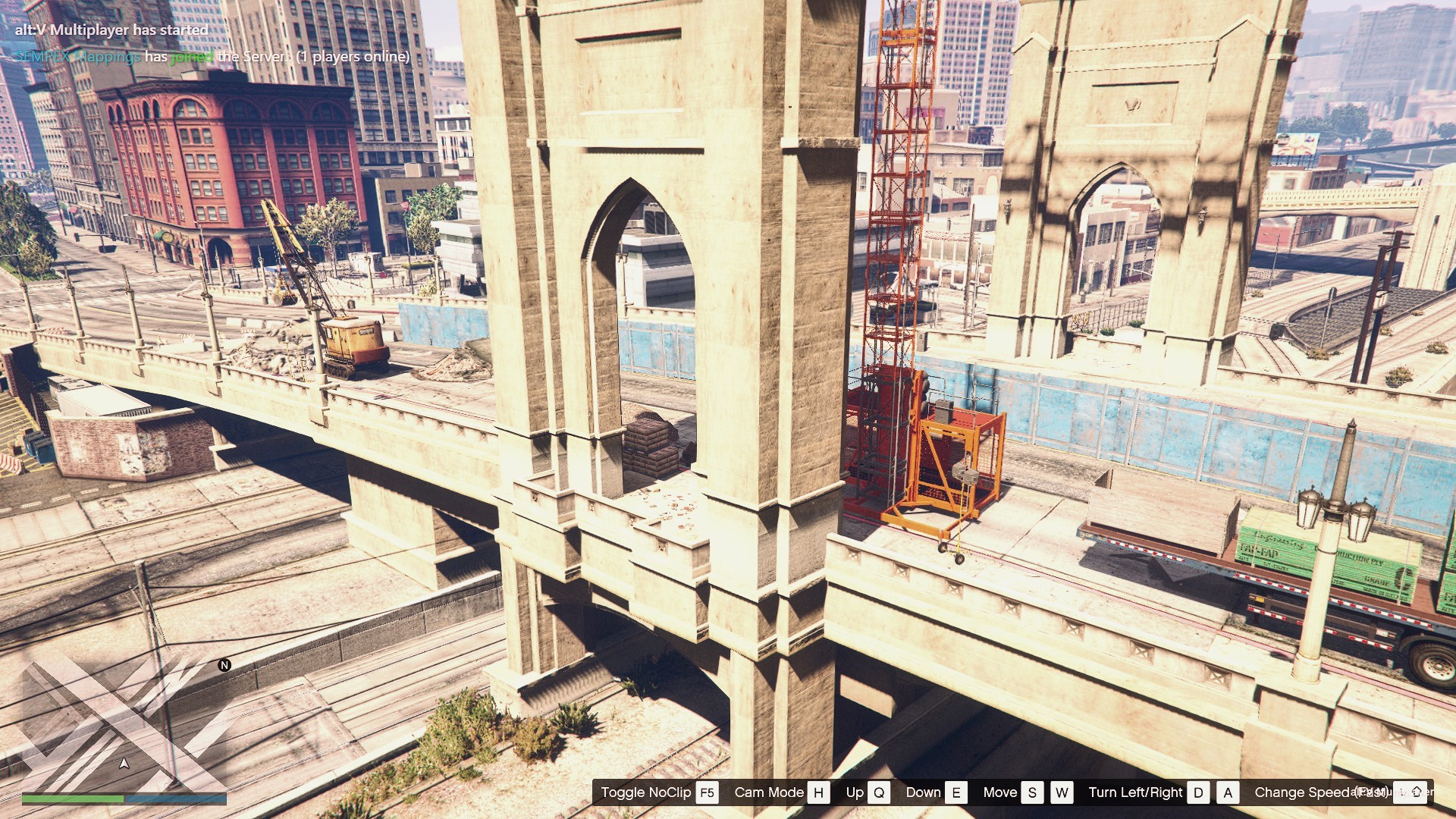Click the player arrow on the minimap

(124, 763)
